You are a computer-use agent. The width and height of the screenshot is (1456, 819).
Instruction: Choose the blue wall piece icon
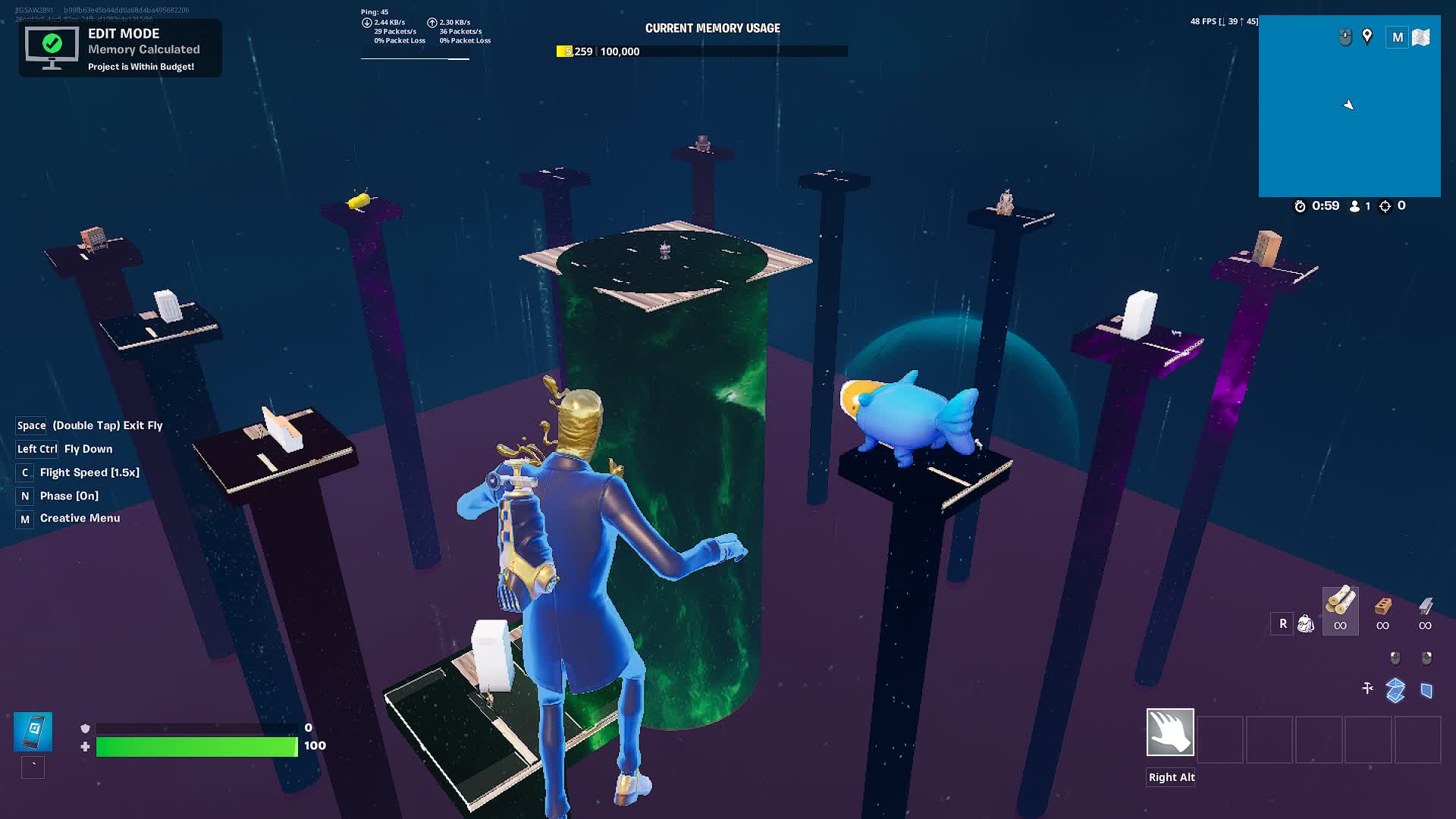[x=1426, y=690]
